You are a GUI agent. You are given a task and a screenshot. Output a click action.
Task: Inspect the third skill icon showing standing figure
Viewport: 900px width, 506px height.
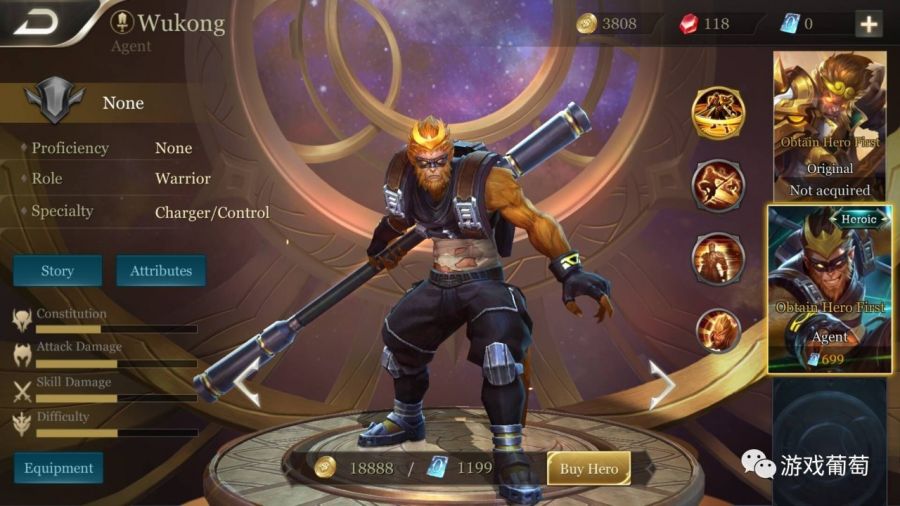tap(718, 258)
